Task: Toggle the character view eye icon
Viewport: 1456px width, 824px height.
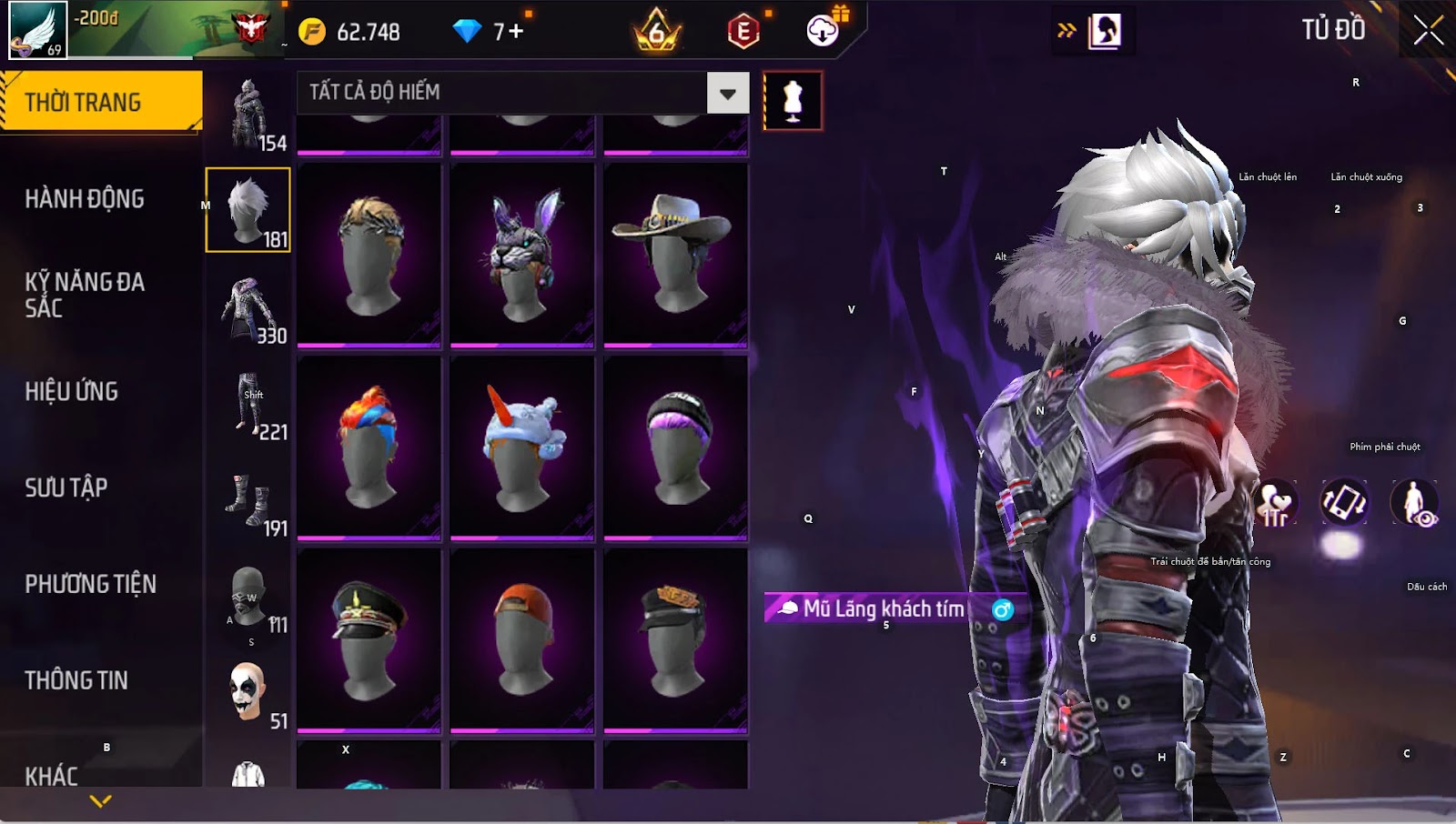Action: coord(1414,503)
